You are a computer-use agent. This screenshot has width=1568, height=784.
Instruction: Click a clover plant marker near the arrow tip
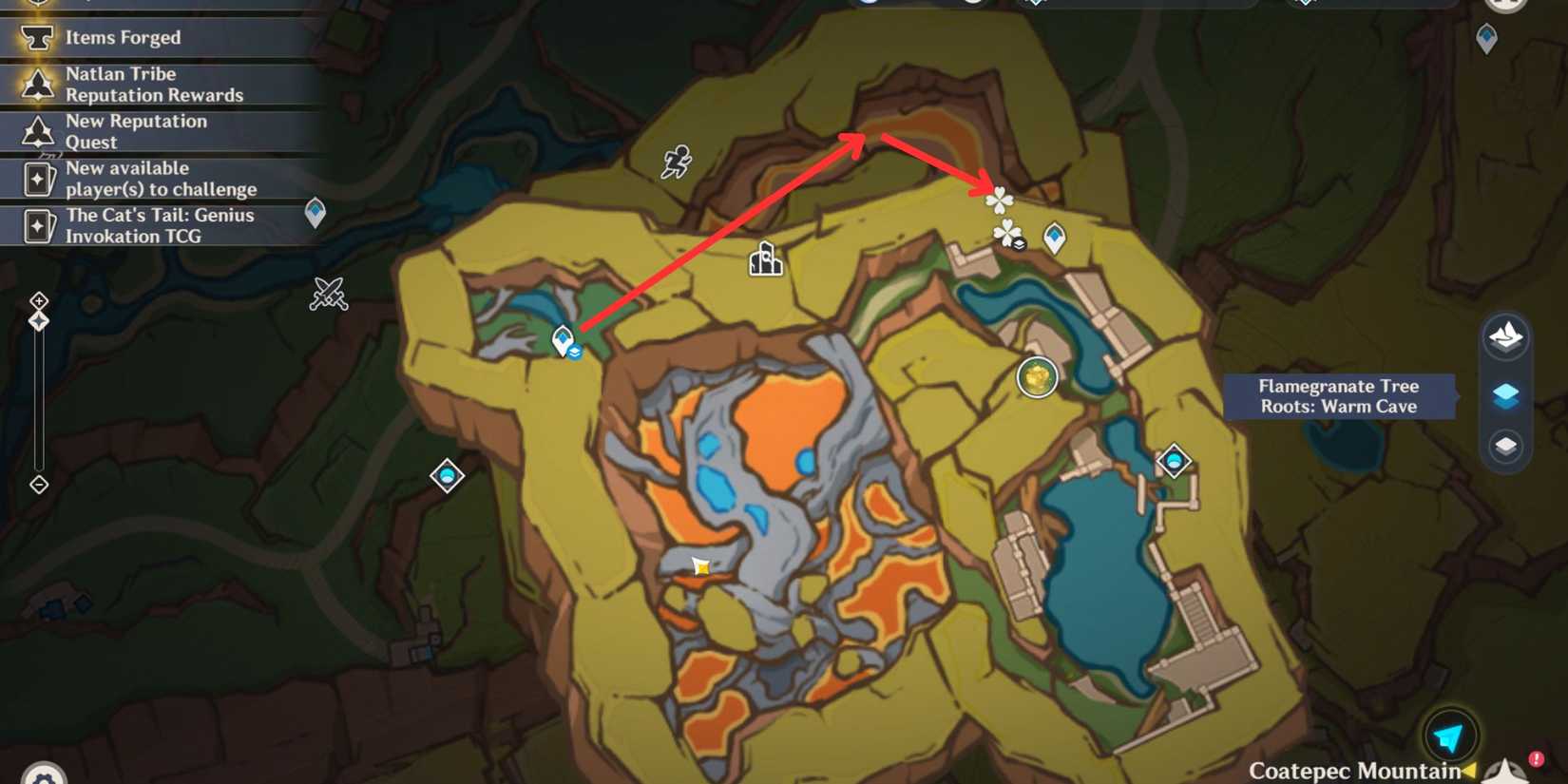1000,201
